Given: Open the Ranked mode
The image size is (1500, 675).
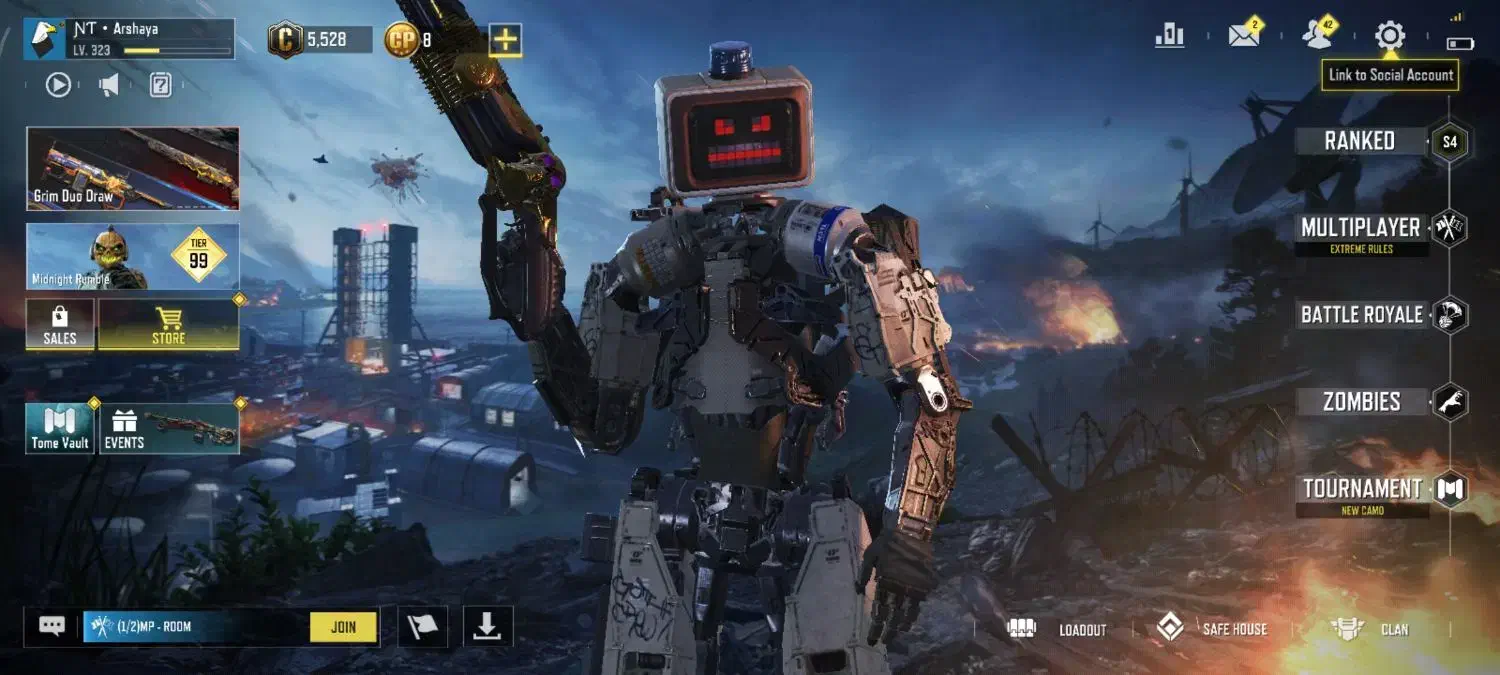Looking at the screenshot, I should [x=1360, y=141].
